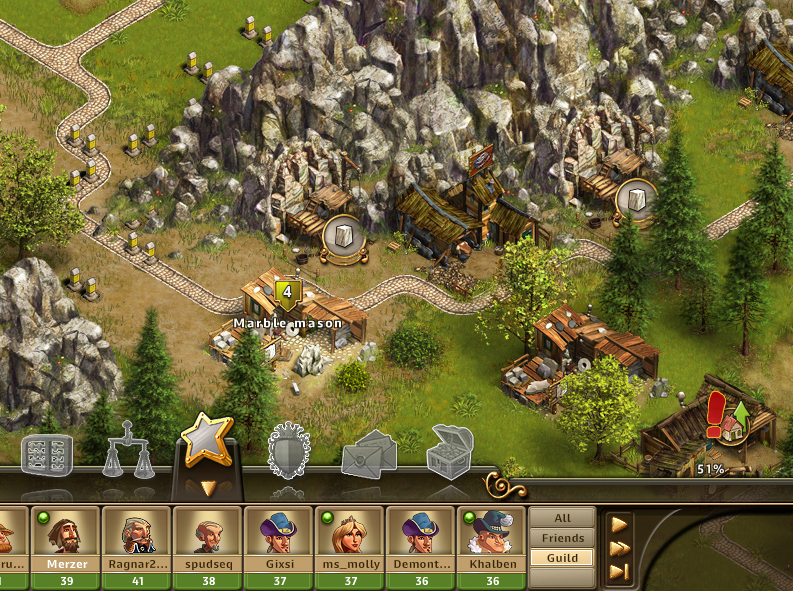Click ms_molly's avatar
The width and height of the screenshot is (793, 591).
349,533
